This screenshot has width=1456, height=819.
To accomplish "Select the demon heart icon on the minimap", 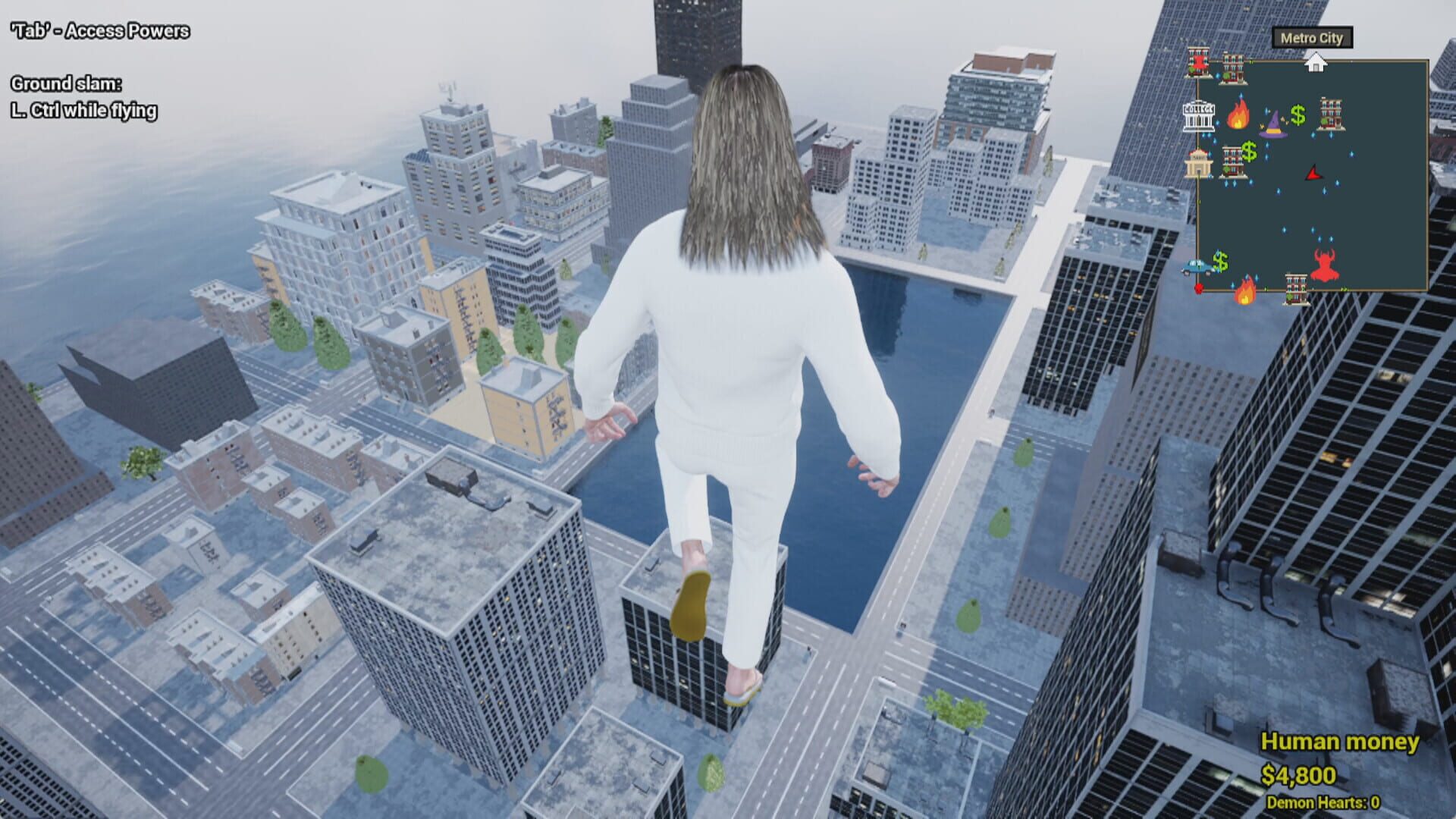I will [x=1324, y=265].
